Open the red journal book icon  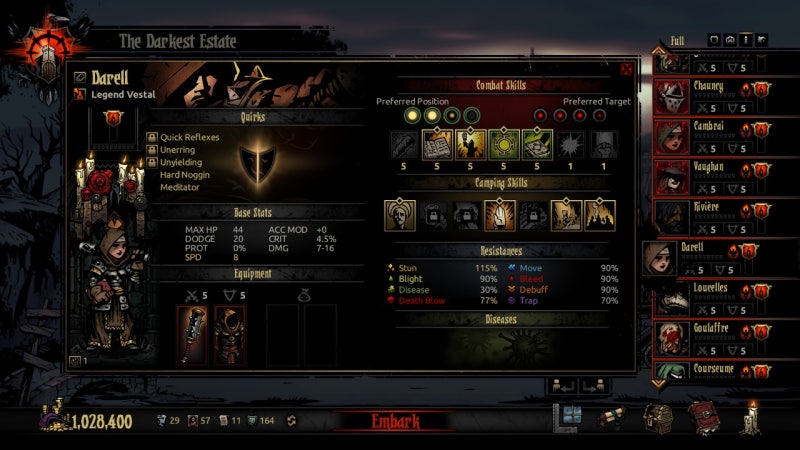tap(704, 418)
